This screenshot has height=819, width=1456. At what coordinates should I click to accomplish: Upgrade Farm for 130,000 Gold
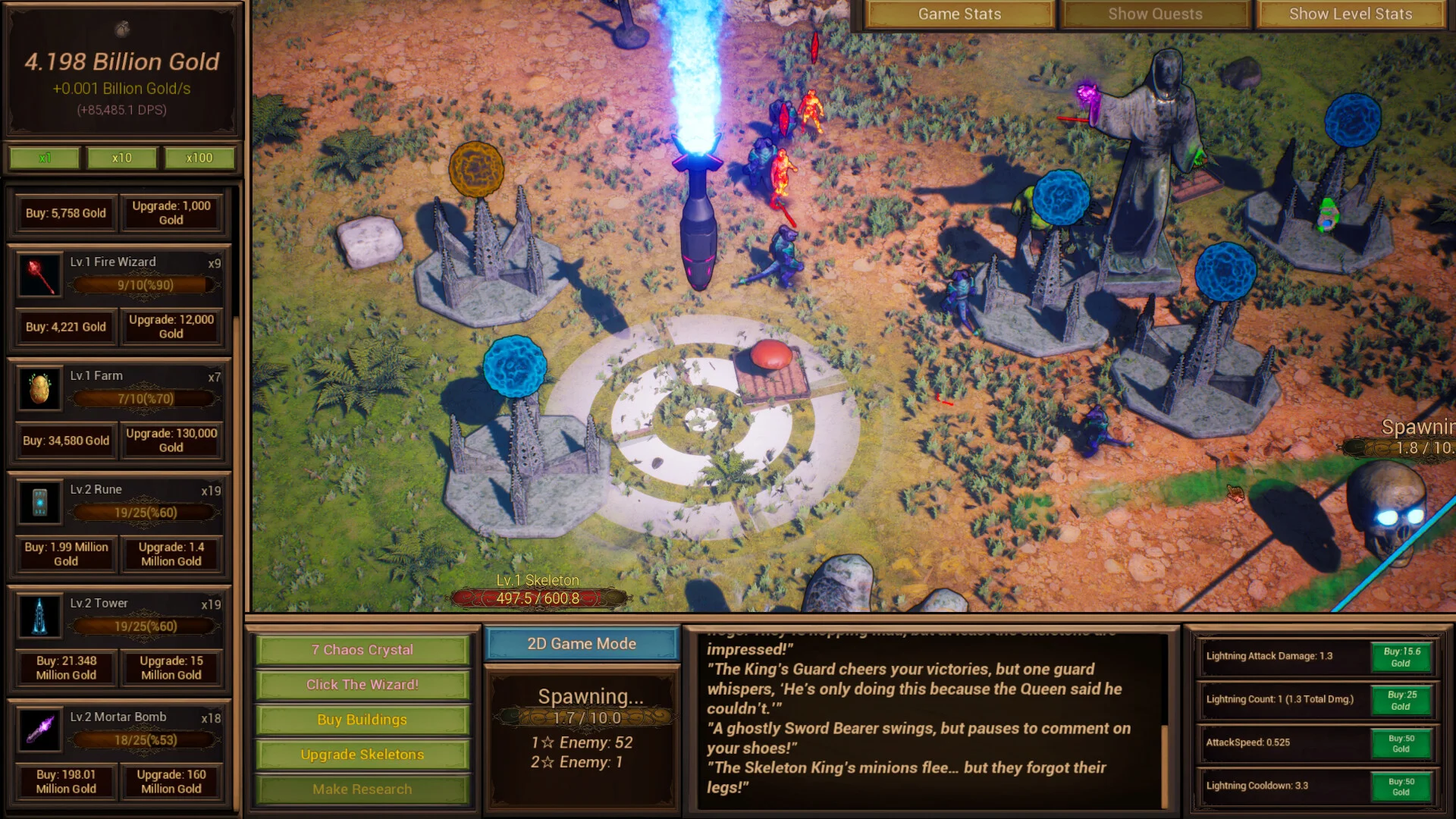click(x=171, y=441)
